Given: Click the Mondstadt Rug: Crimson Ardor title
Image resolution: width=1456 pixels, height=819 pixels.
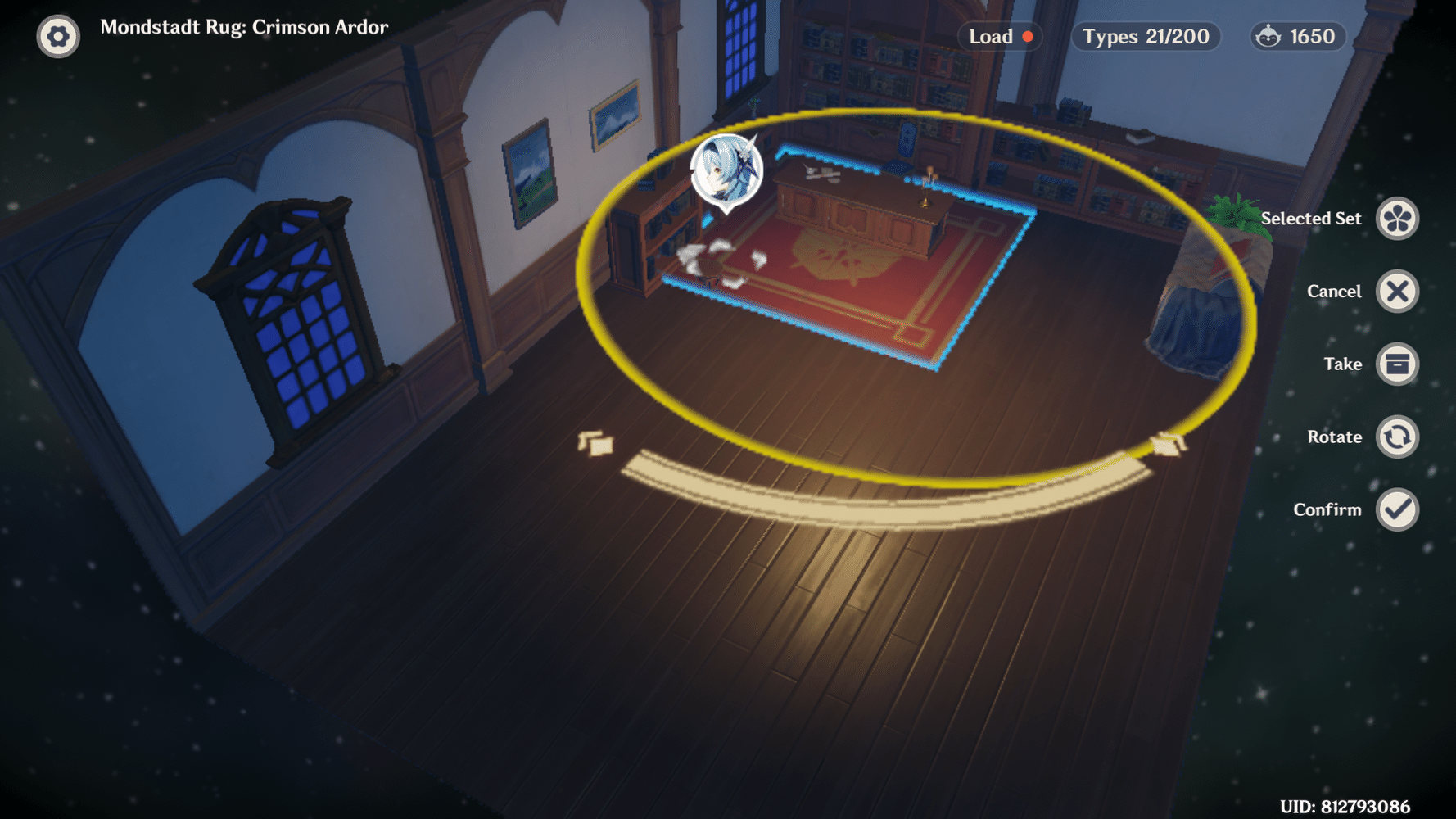Looking at the screenshot, I should tap(244, 26).
